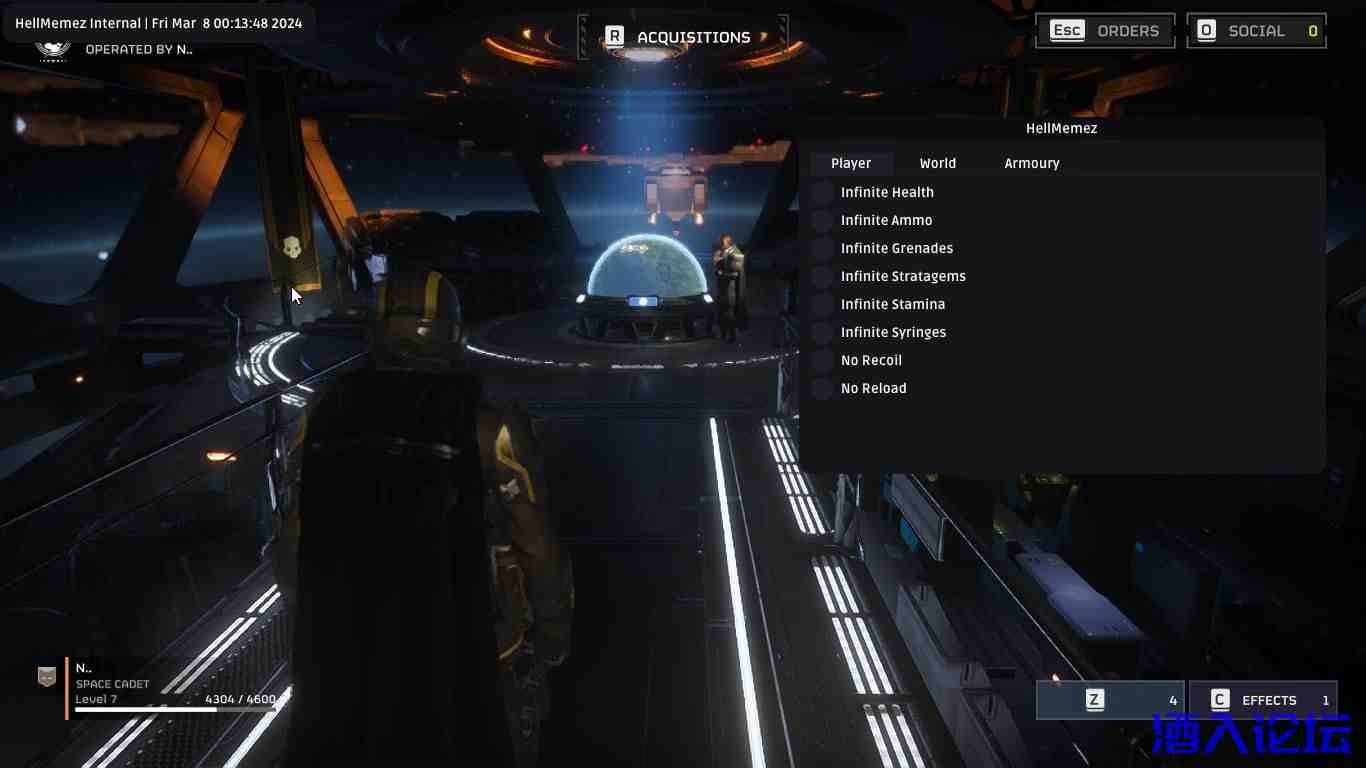The width and height of the screenshot is (1366, 768).
Task: Turn on Infinite Grenades
Action: click(x=823, y=248)
